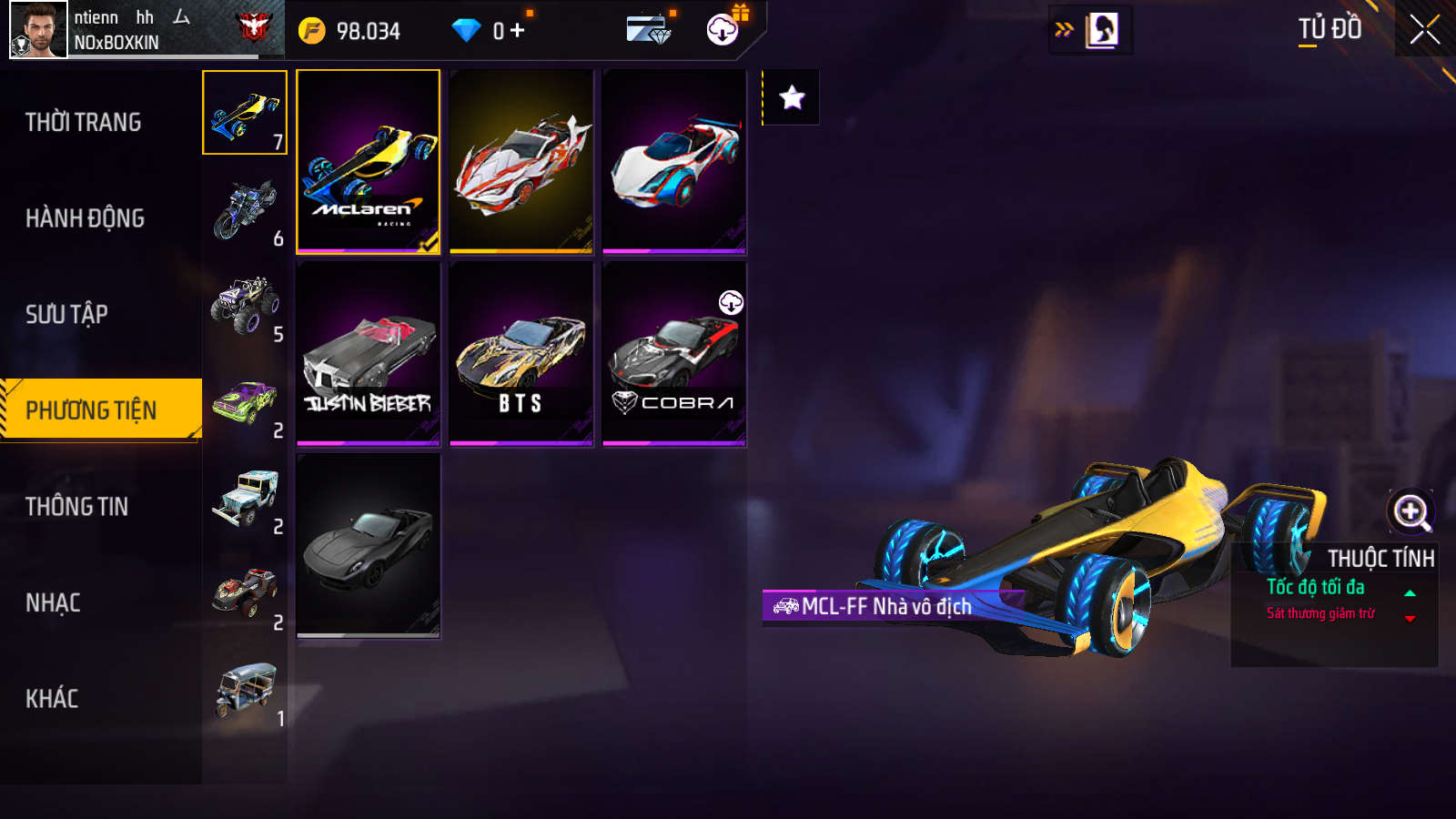
Task: Select the SƯU TẬP category
Action: pos(67,315)
